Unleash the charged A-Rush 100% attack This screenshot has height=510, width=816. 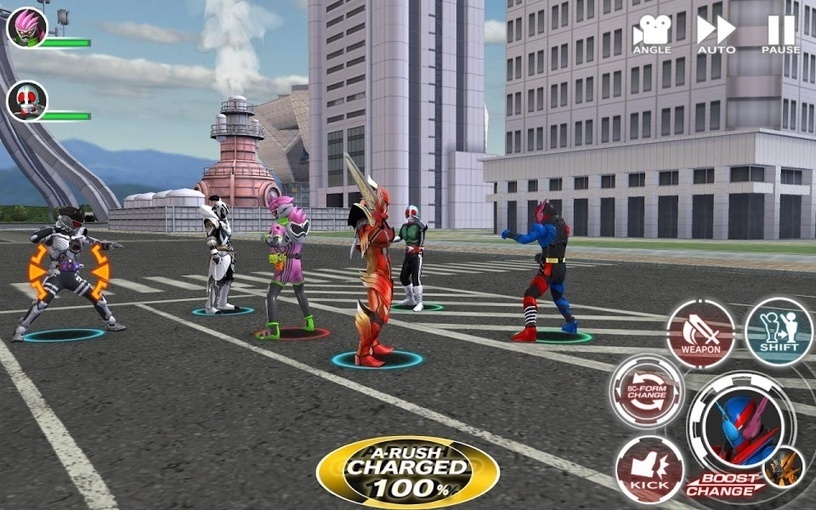coord(408,471)
